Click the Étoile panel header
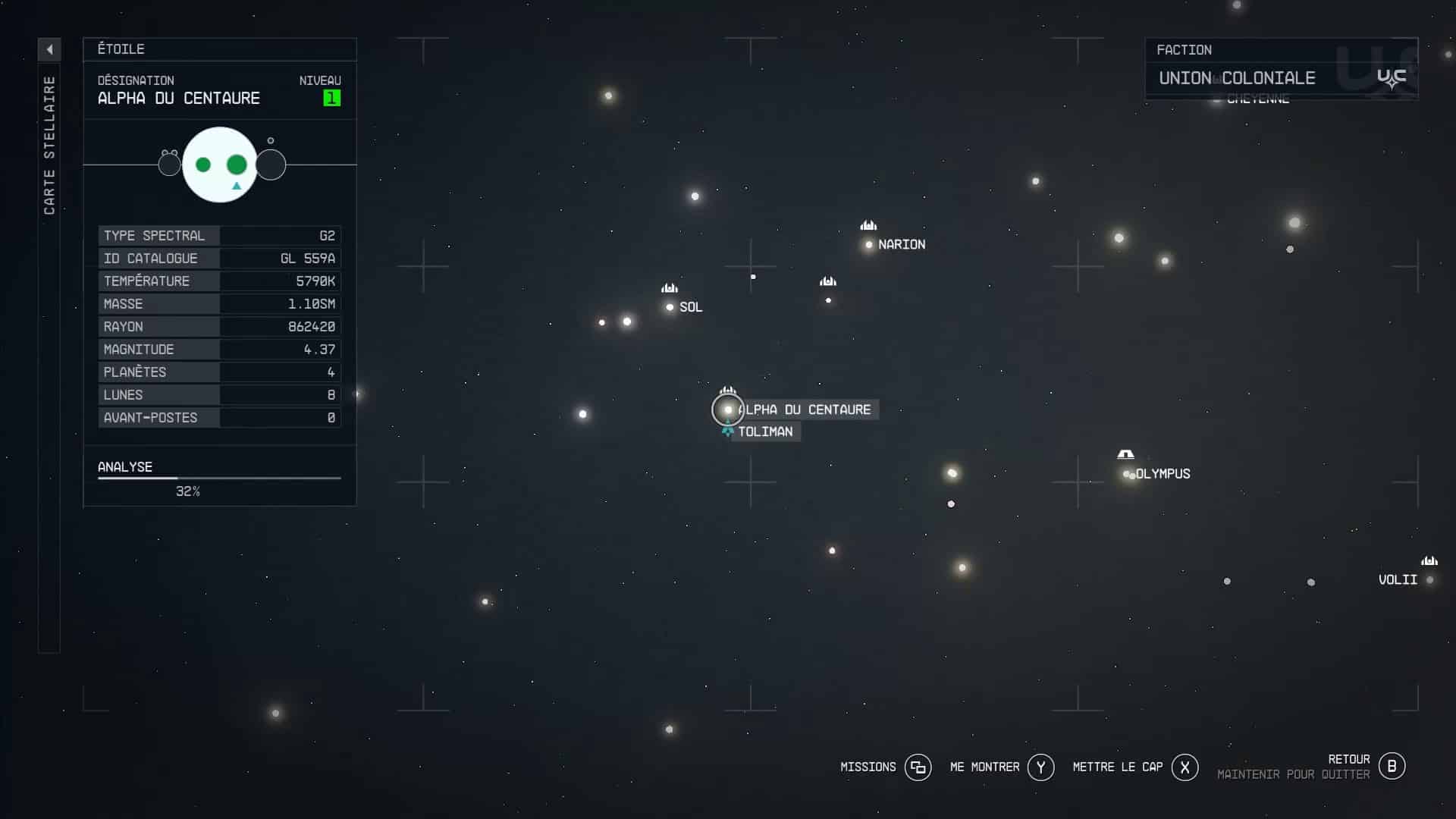The width and height of the screenshot is (1456, 819). click(x=121, y=49)
